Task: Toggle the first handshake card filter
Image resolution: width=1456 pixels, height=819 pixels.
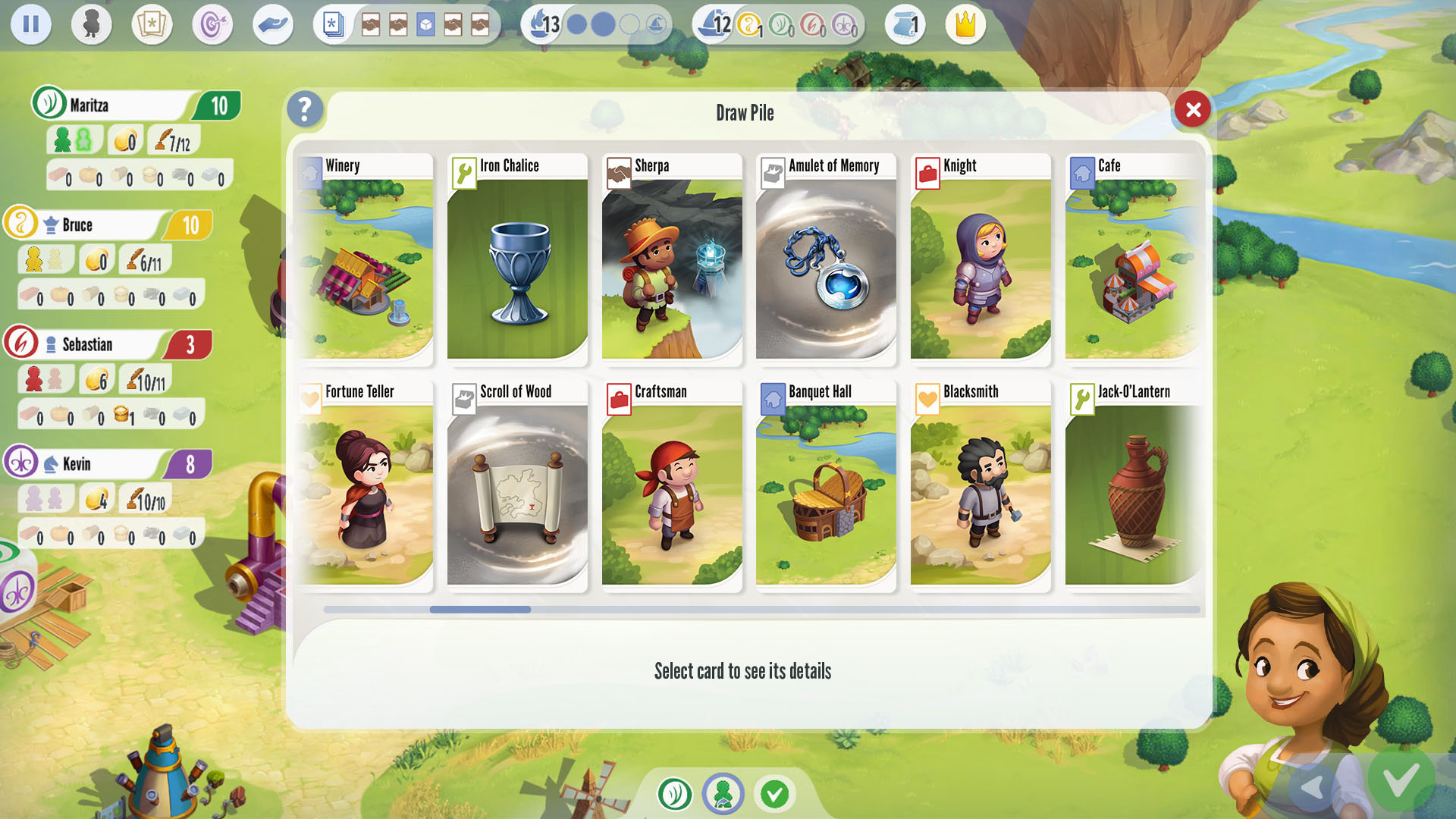Action: [371, 24]
